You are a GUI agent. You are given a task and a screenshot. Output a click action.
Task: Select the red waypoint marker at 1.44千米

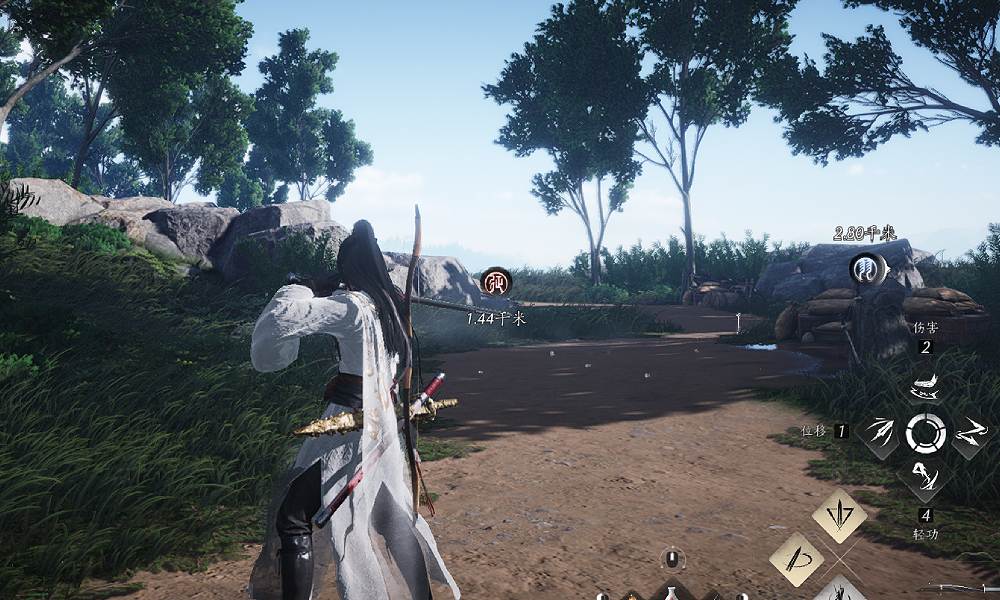tap(496, 282)
